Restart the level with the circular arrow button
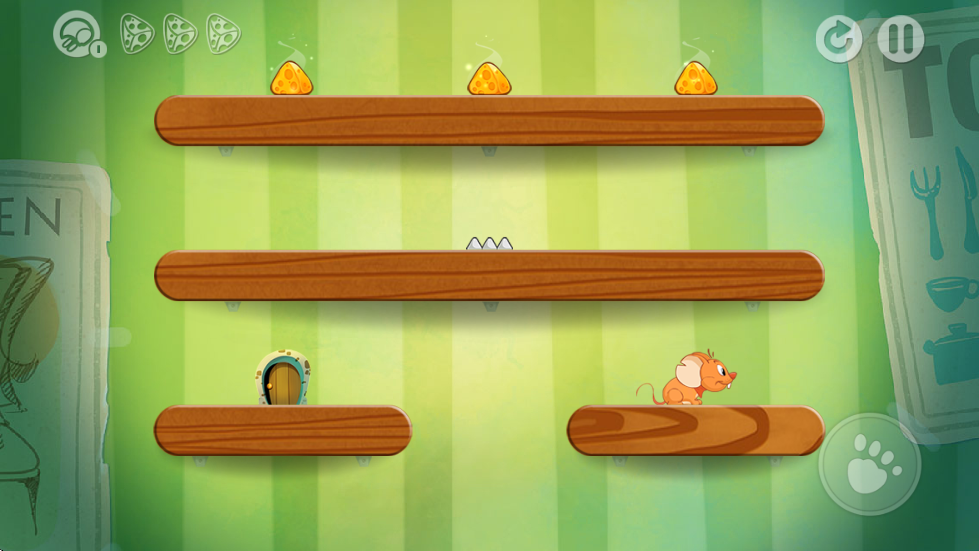Screen dimensions: 979x551 point(838,39)
